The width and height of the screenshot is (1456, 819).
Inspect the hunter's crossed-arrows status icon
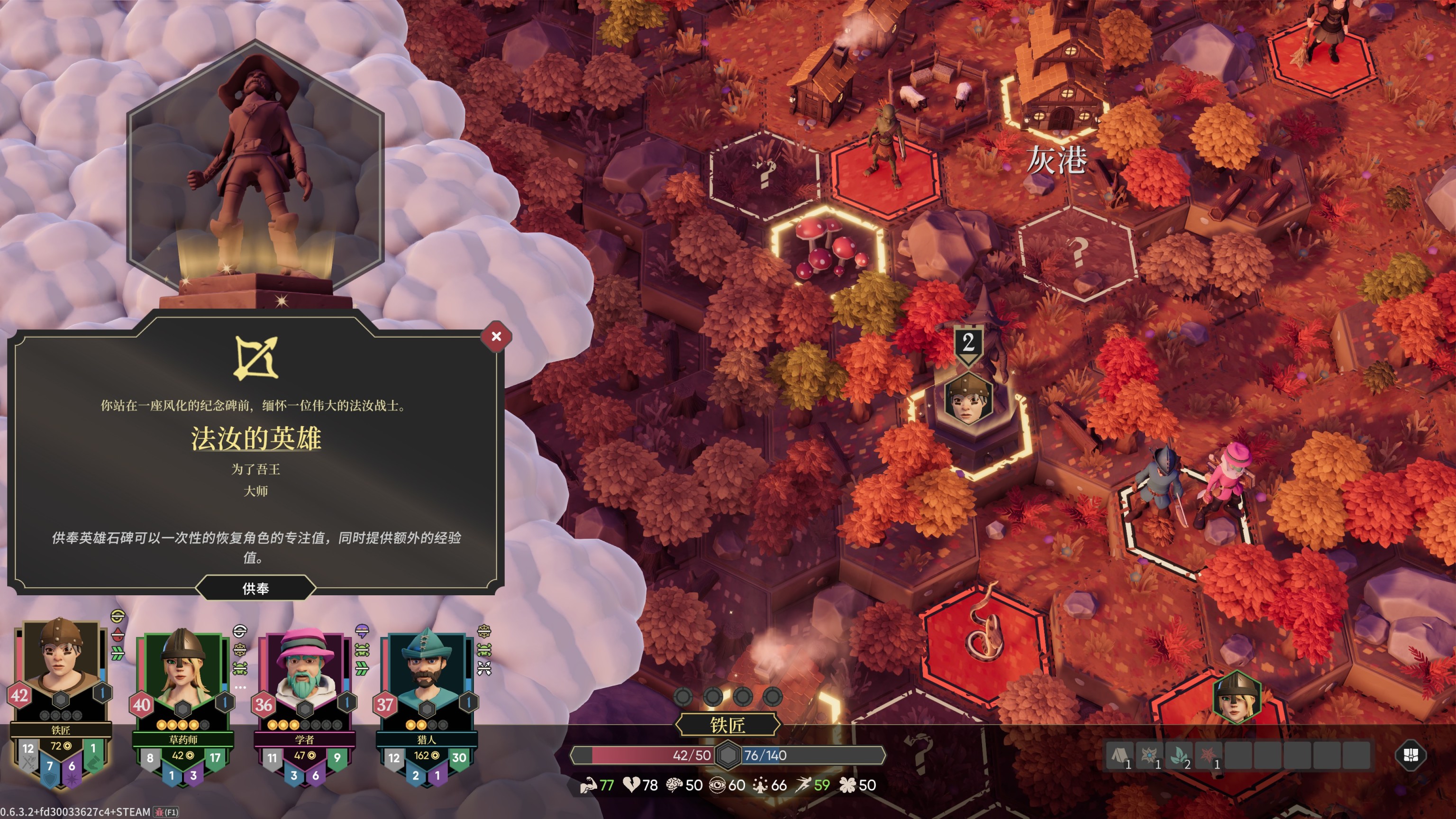click(x=484, y=669)
